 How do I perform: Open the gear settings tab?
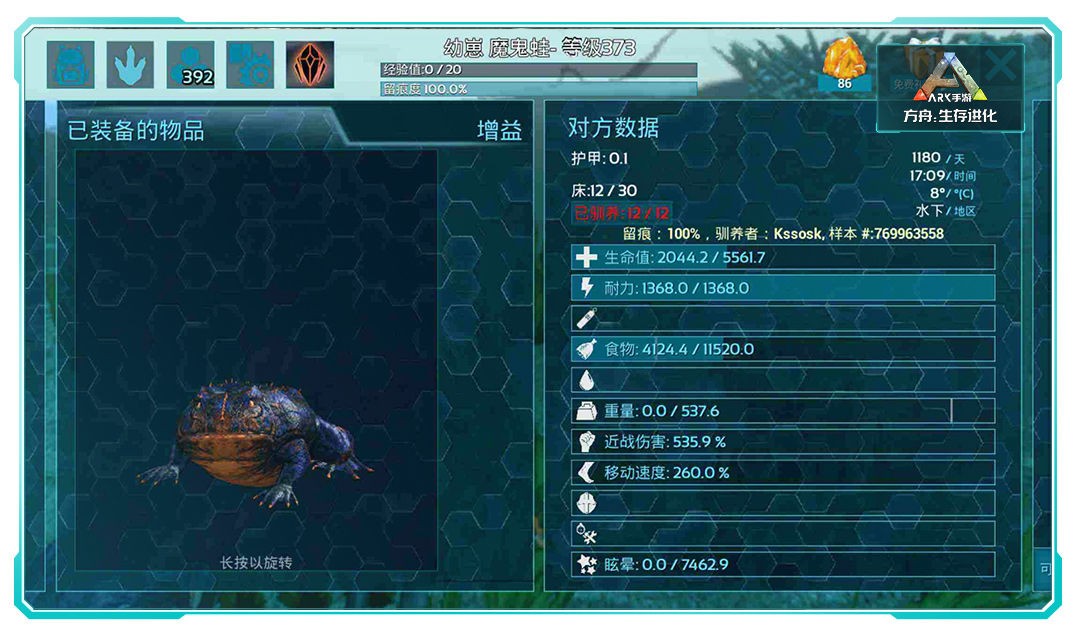[250, 65]
